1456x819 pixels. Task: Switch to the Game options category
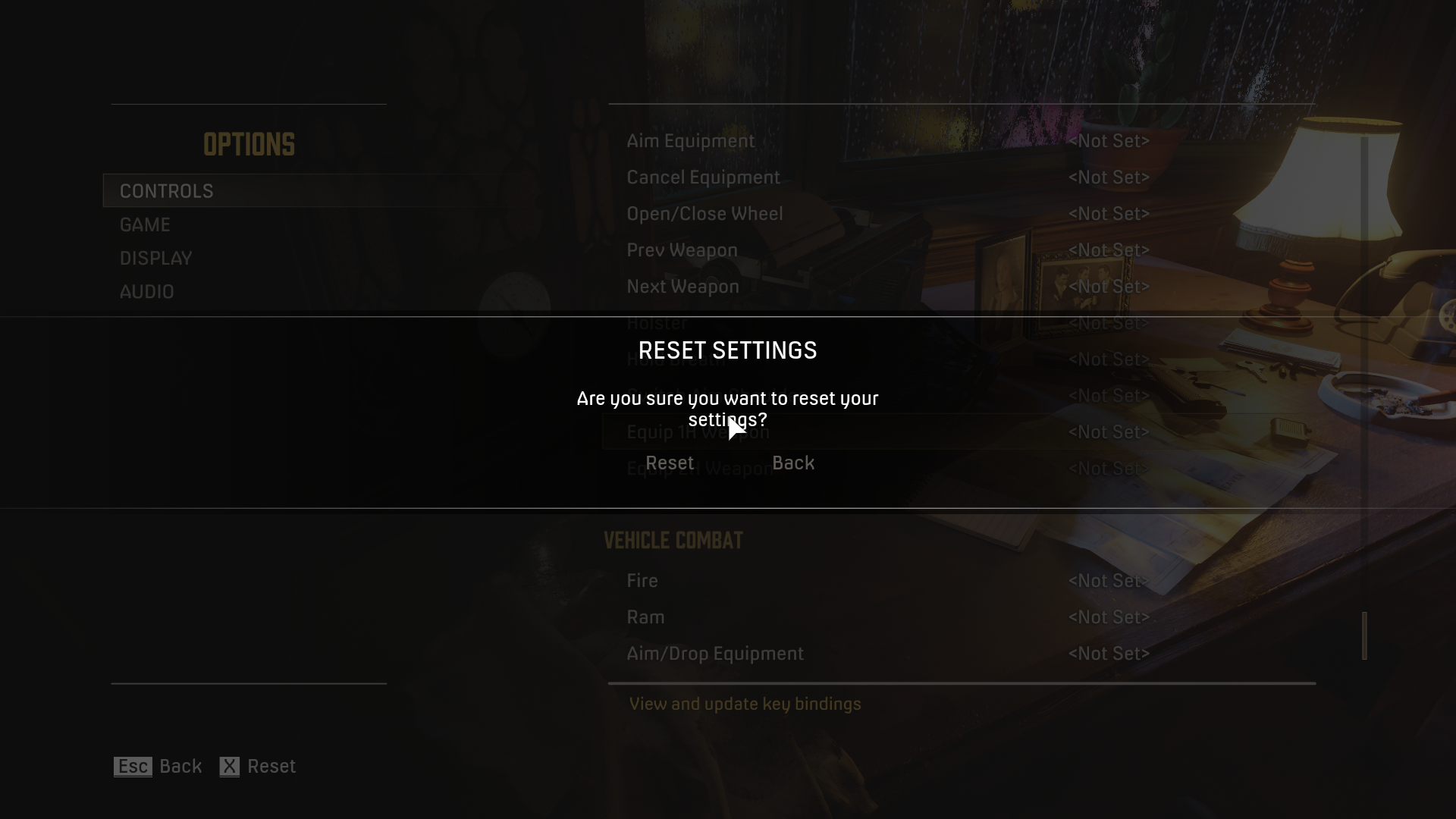145,225
